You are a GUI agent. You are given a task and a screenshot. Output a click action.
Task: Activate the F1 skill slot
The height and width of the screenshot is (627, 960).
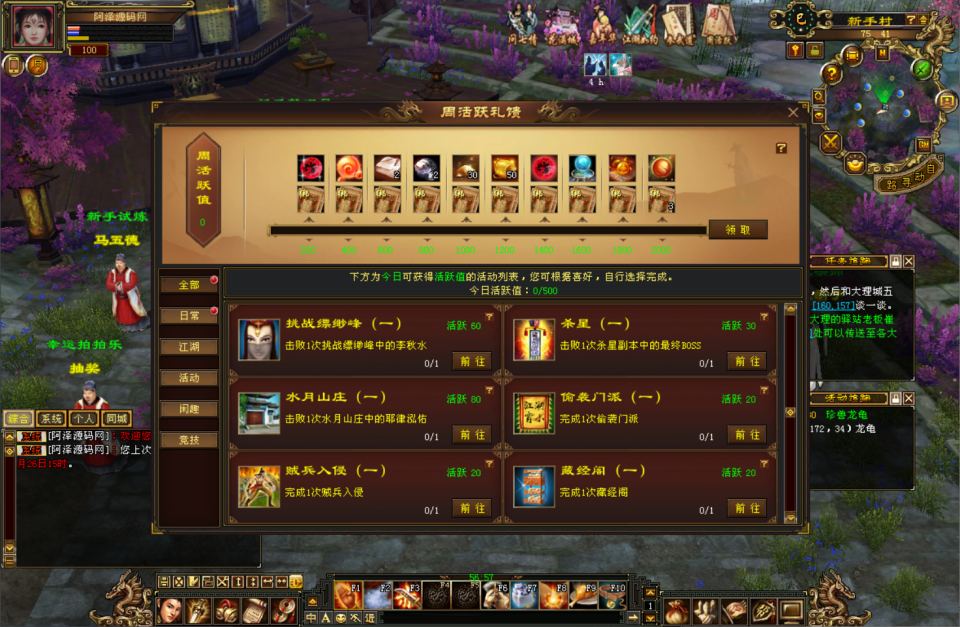(x=348, y=594)
